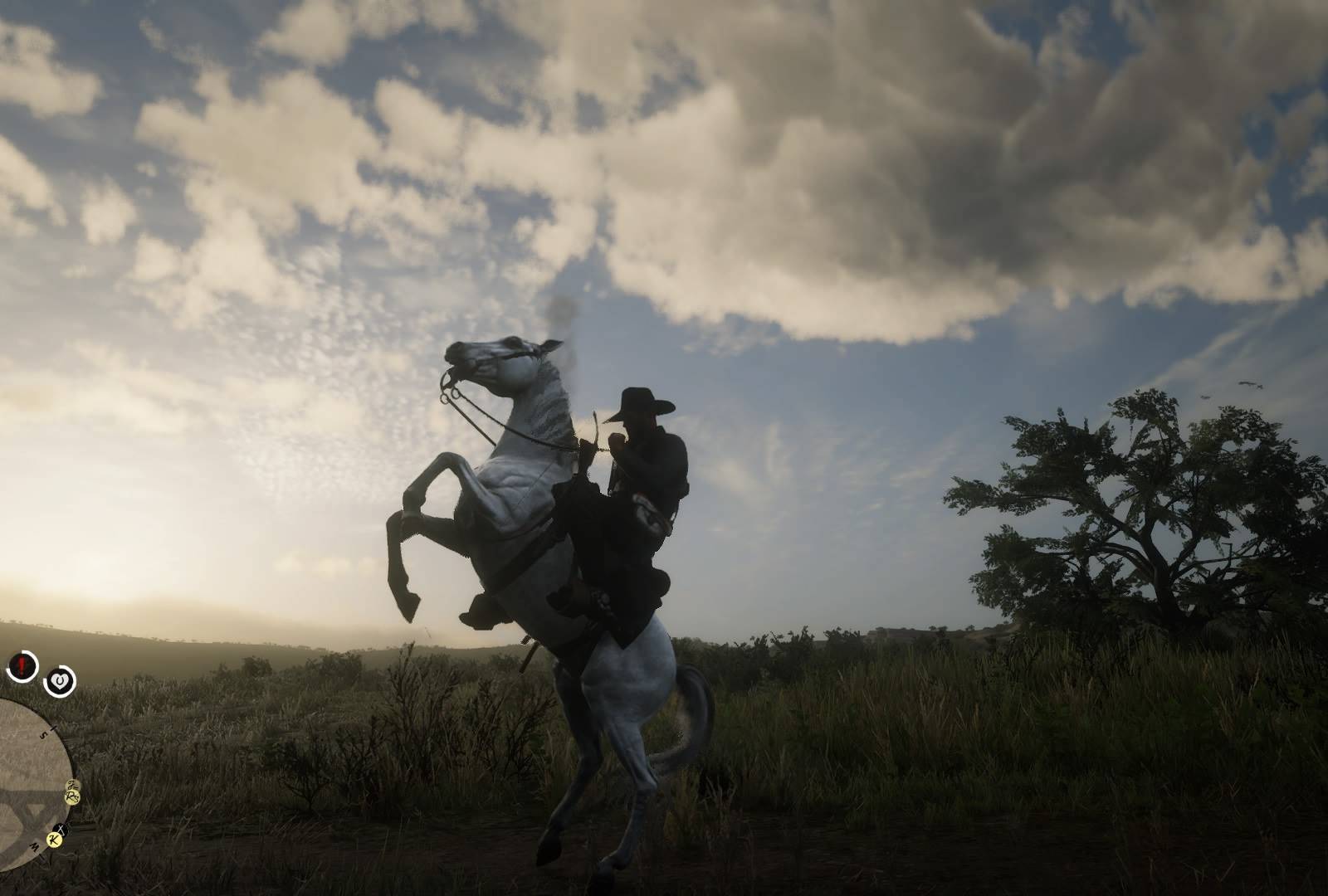The width and height of the screenshot is (1328, 896).
Task: Select the horseshoe stamina core icon
Action: click(60, 680)
